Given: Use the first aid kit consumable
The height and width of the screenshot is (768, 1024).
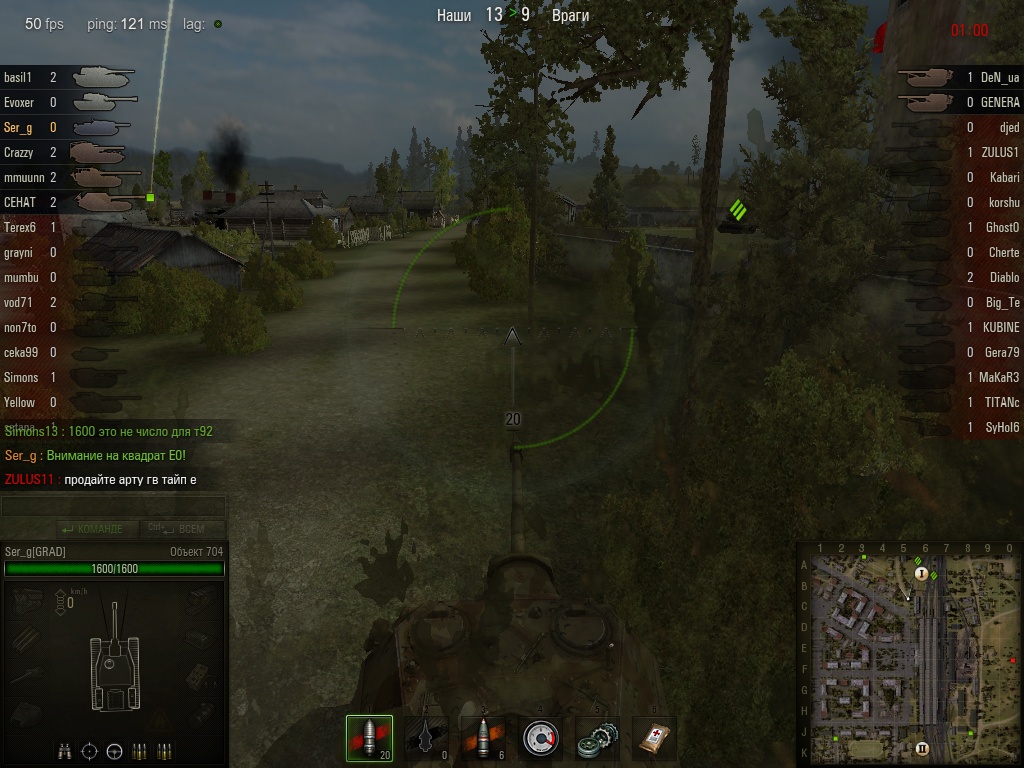Looking at the screenshot, I should (655, 739).
